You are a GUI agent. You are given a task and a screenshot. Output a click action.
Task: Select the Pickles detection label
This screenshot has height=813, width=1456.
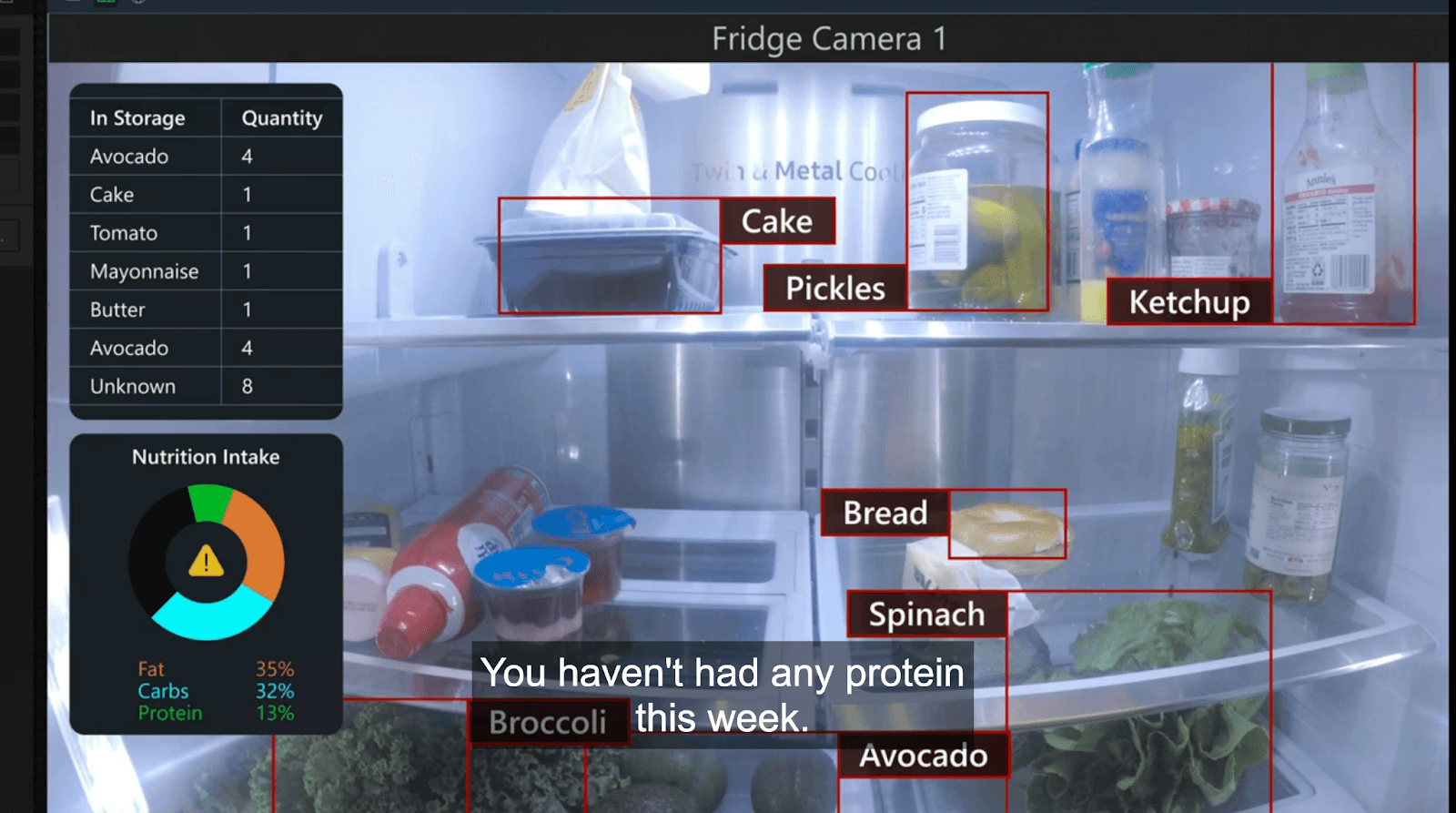pyautogui.click(x=834, y=289)
